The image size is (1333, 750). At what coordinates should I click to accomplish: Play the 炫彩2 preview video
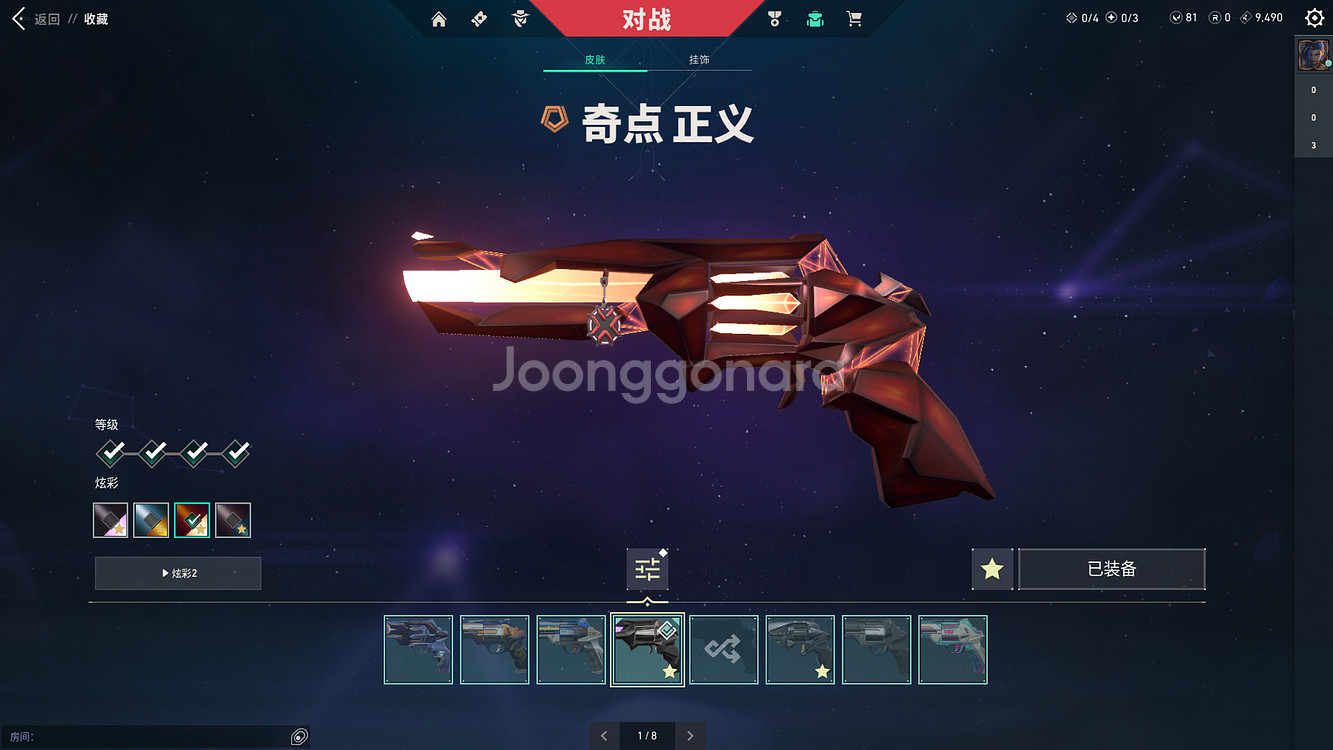coord(178,573)
